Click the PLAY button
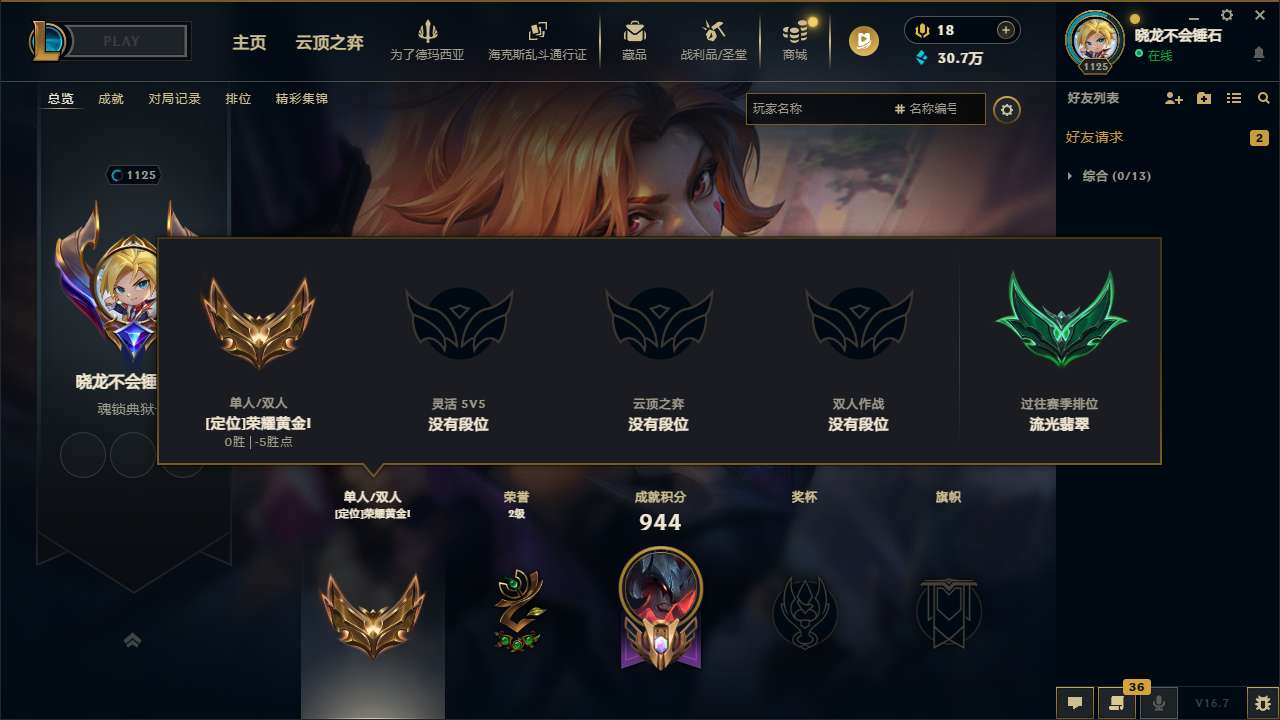 tap(122, 40)
